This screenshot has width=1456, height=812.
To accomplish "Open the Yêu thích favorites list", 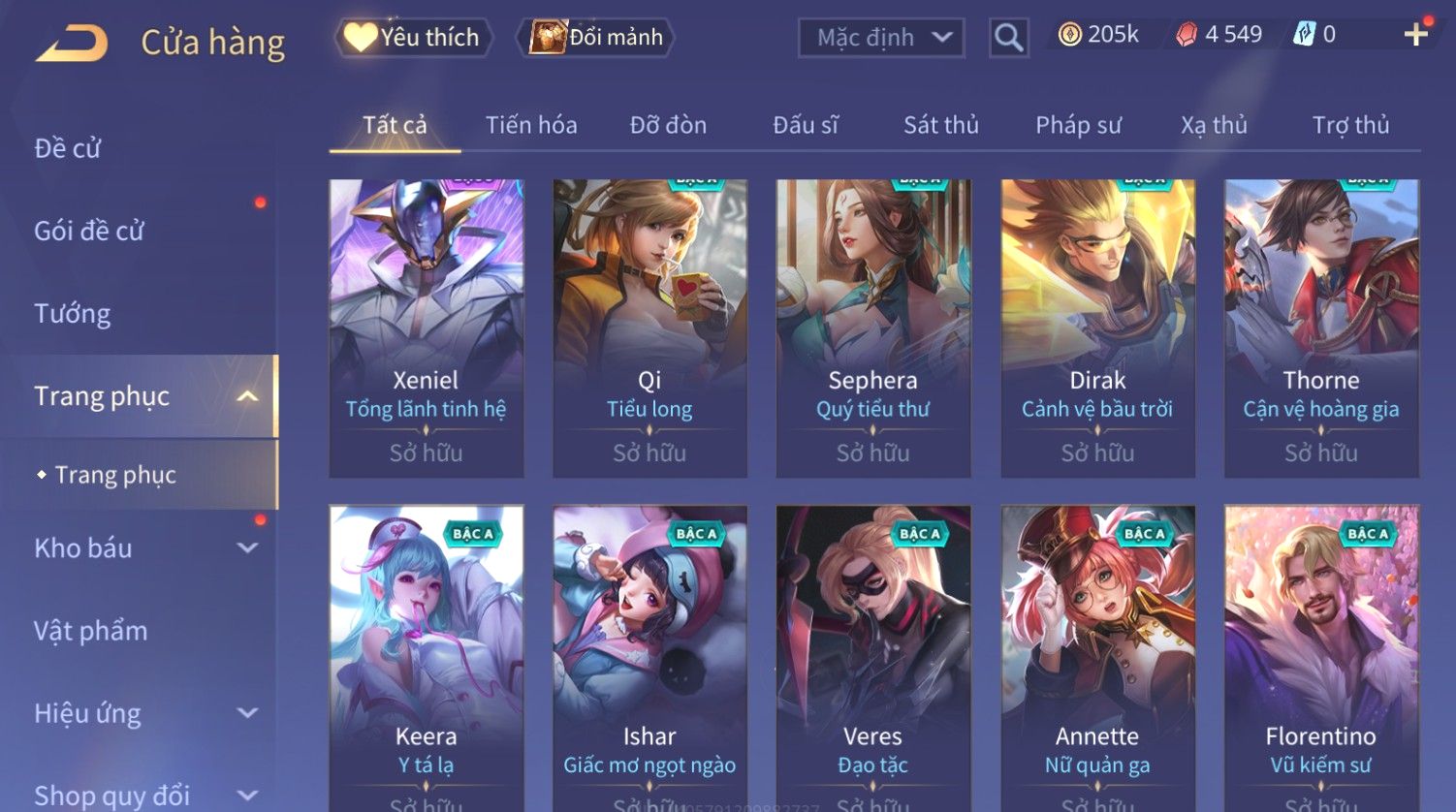I will pyautogui.click(x=414, y=38).
